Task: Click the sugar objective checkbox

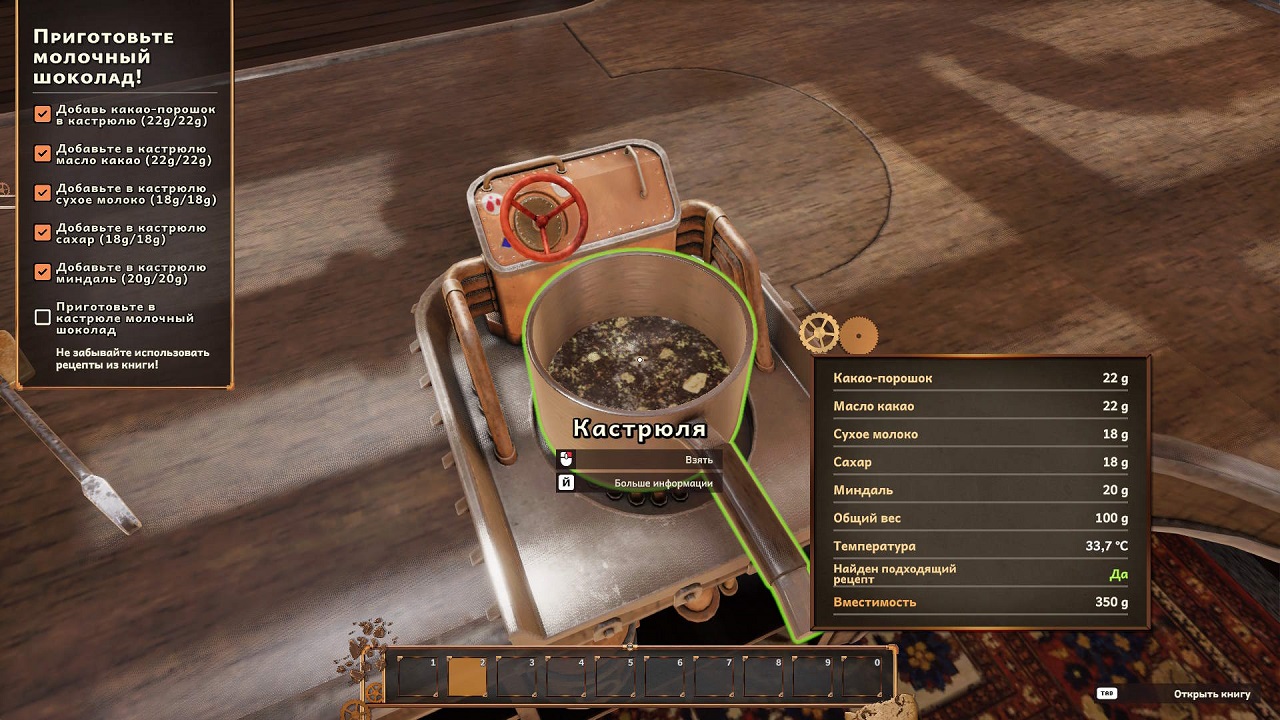Action: click(x=42, y=232)
